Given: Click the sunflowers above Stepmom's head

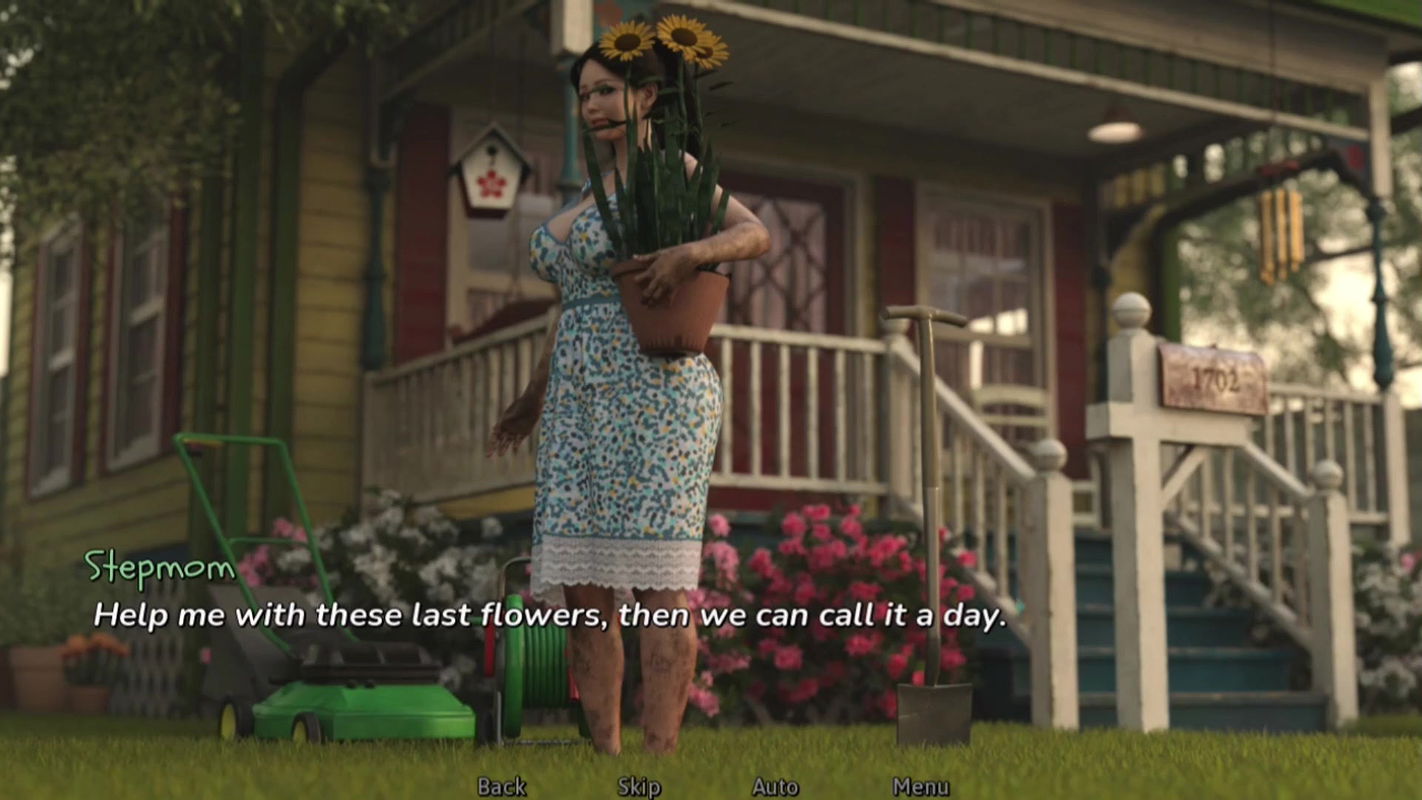Looking at the screenshot, I should click(x=655, y=40).
